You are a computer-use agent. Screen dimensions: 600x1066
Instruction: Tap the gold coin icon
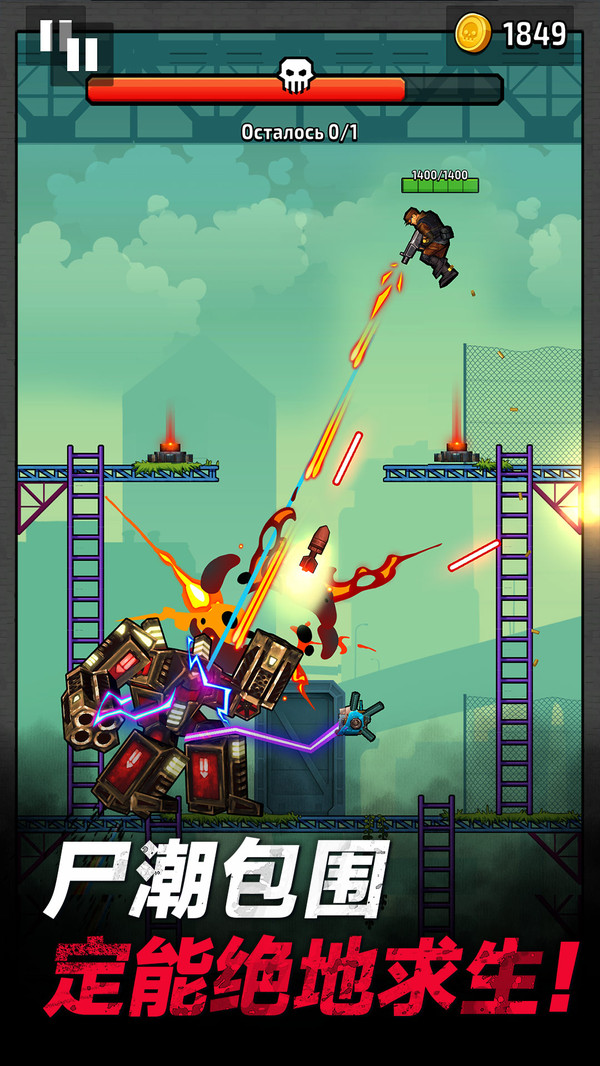(472, 34)
